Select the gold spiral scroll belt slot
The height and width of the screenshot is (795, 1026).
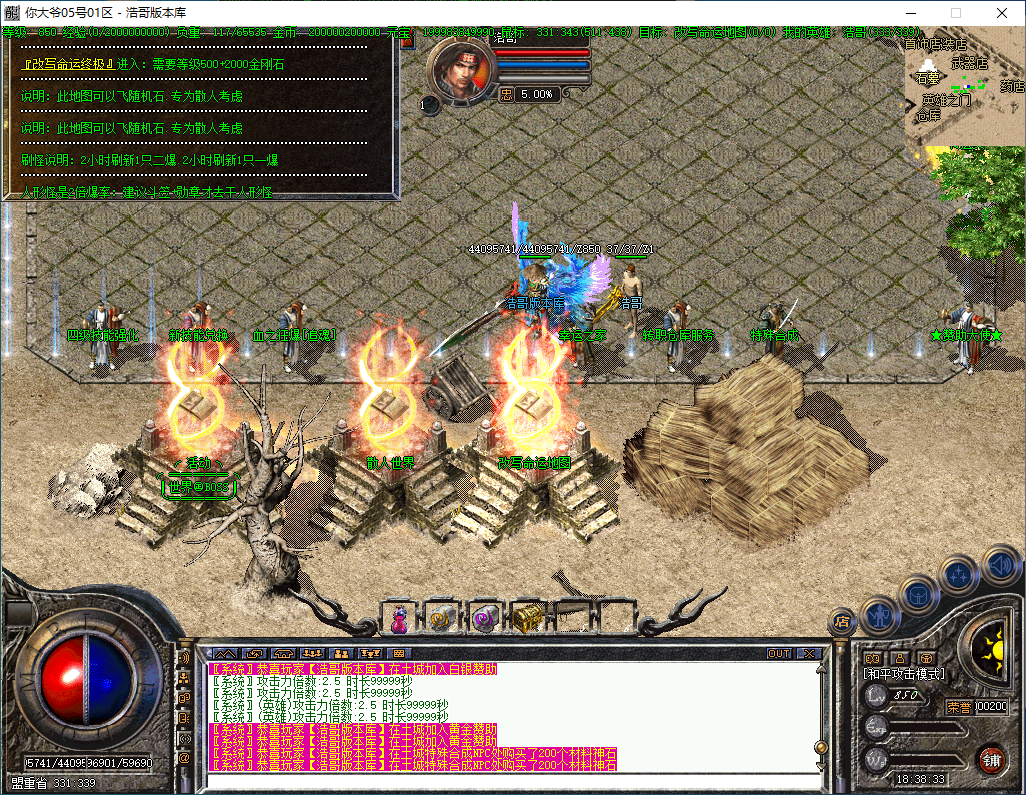[x=441, y=620]
